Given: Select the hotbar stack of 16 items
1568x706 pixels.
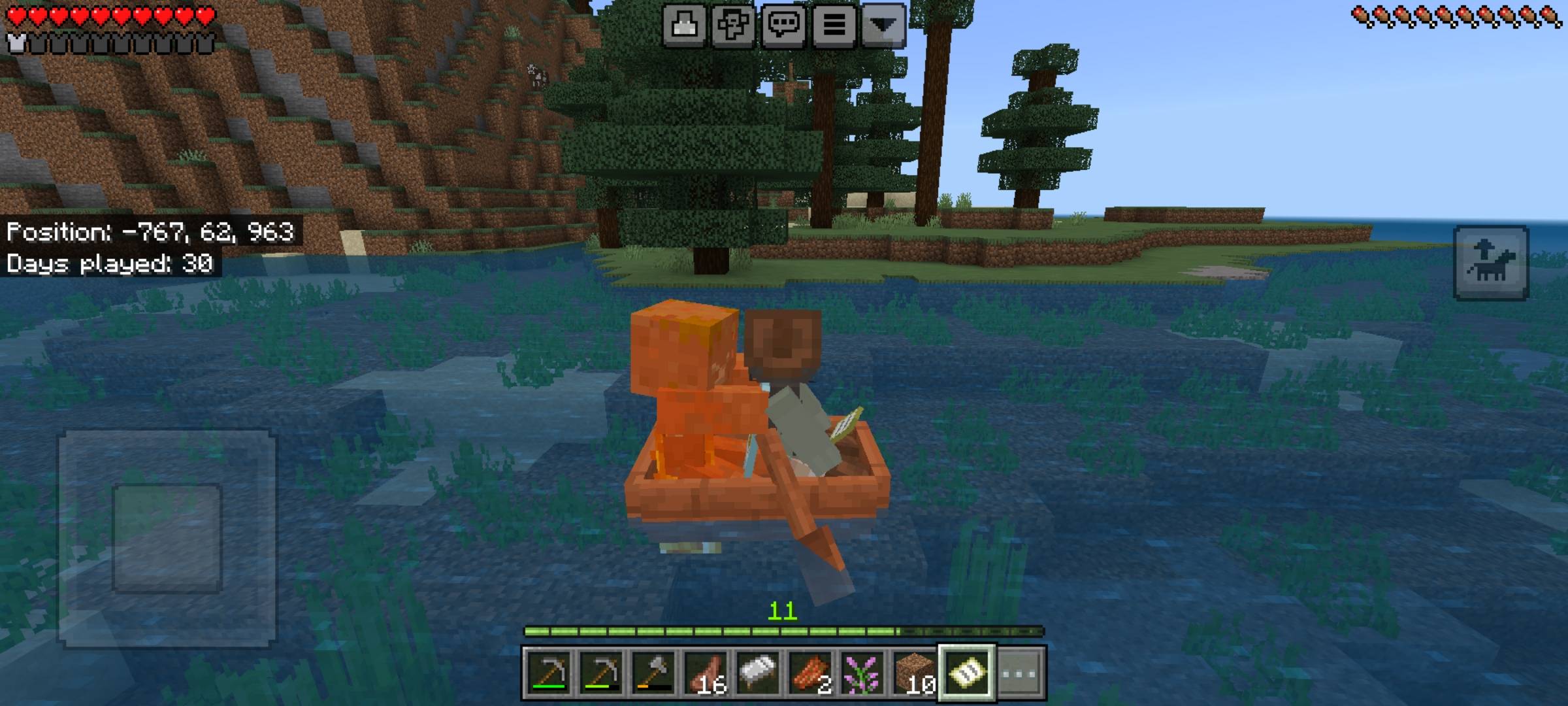Looking at the screenshot, I should [x=706, y=673].
